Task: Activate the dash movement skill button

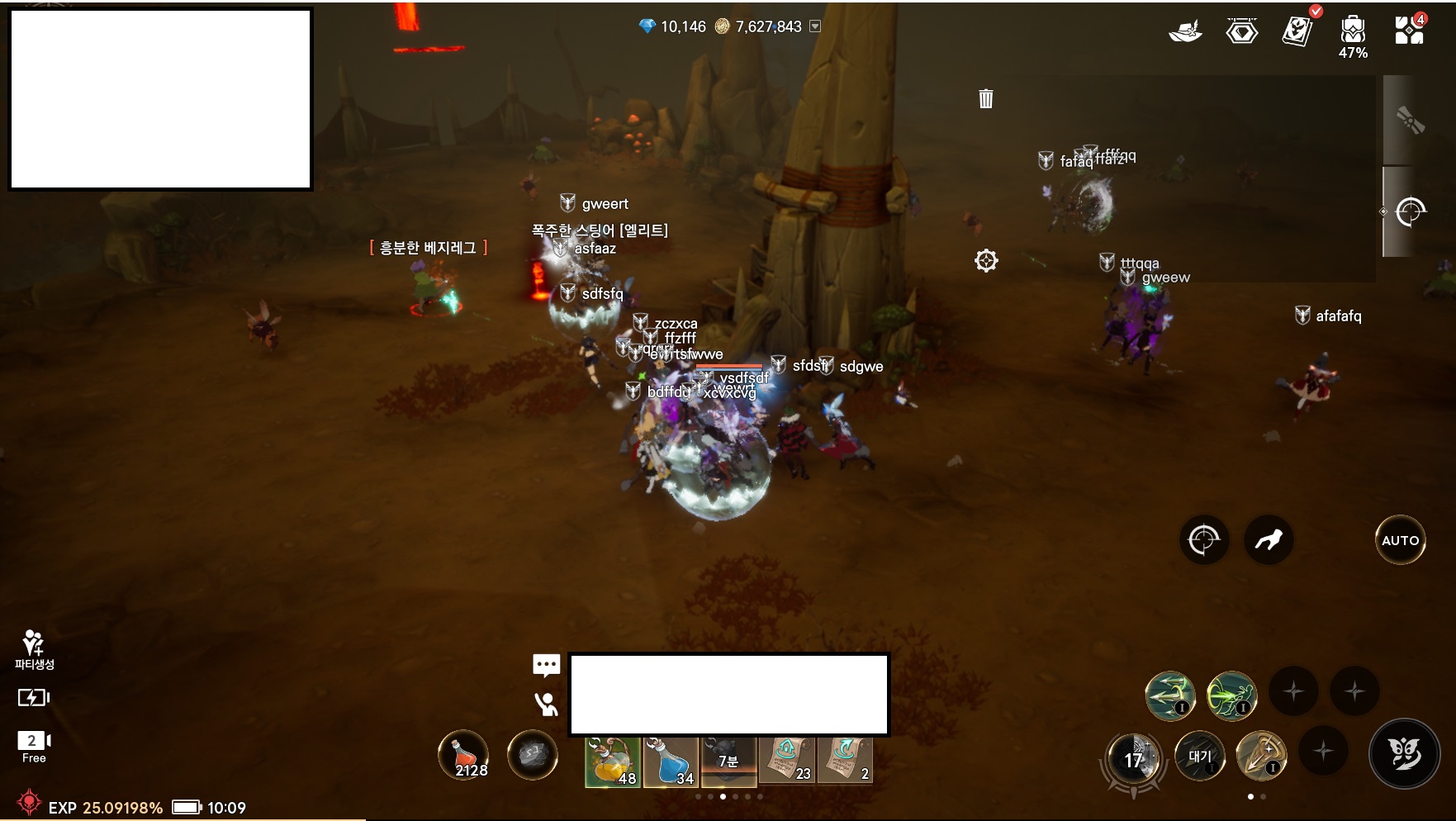Action: point(1269,540)
